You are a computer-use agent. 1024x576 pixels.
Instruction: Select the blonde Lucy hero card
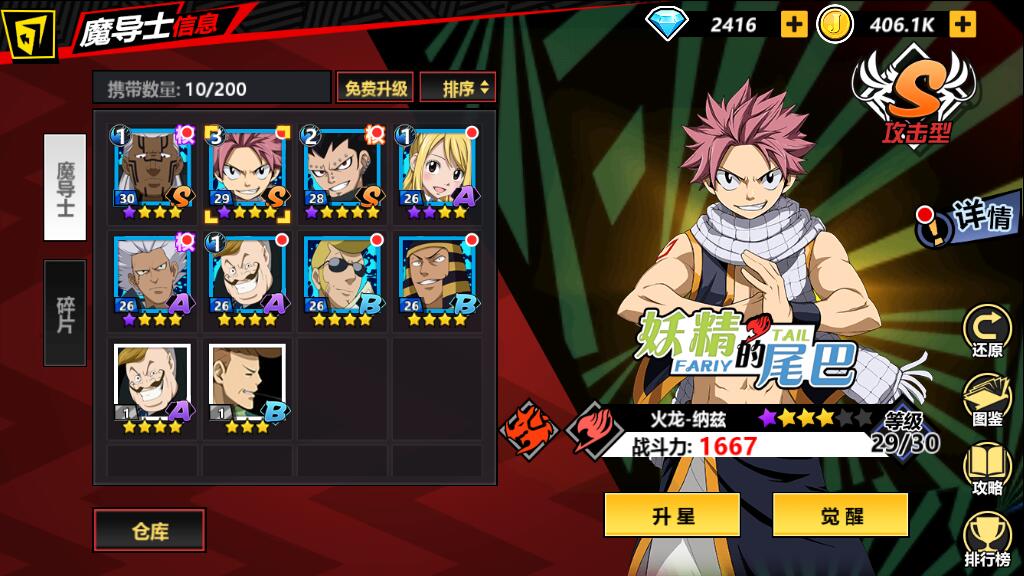[437, 172]
